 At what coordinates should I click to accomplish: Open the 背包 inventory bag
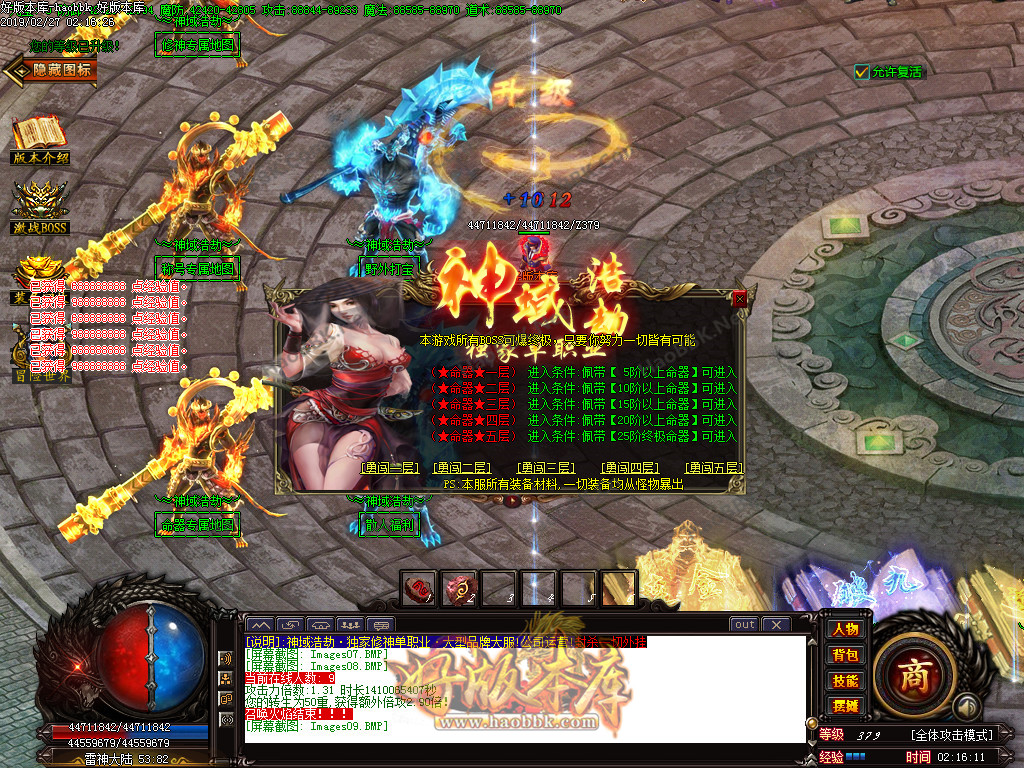tap(845, 655)
